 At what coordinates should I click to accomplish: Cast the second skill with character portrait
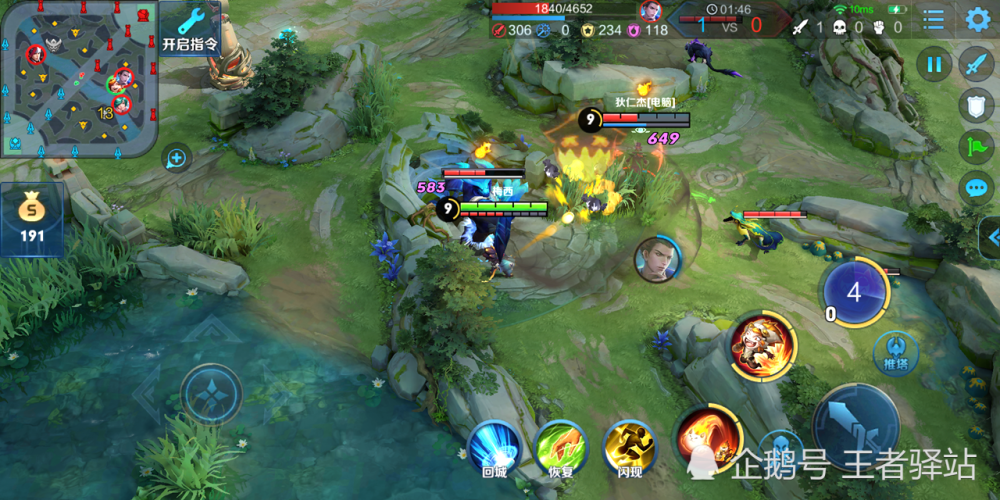pos(762,346)
